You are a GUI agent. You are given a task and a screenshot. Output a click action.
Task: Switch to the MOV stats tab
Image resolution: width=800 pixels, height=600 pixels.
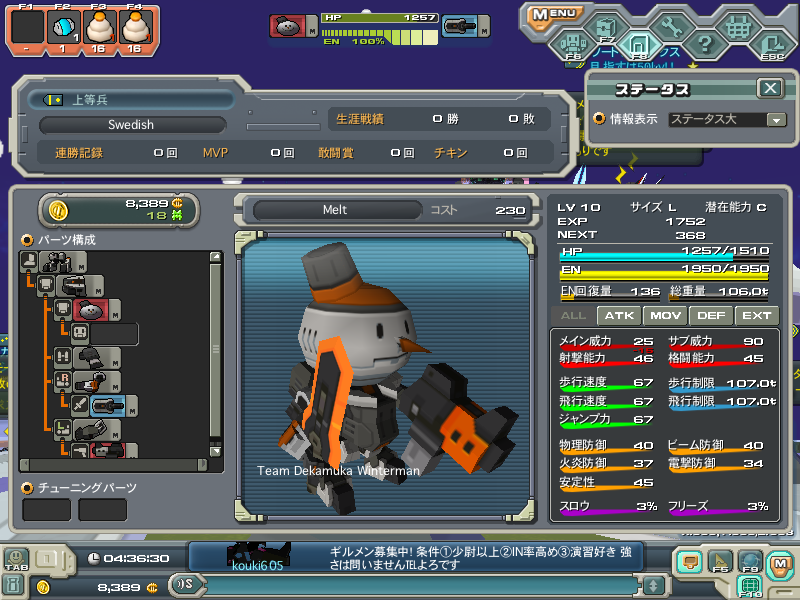pyautogui.click(x=665, y=315)
